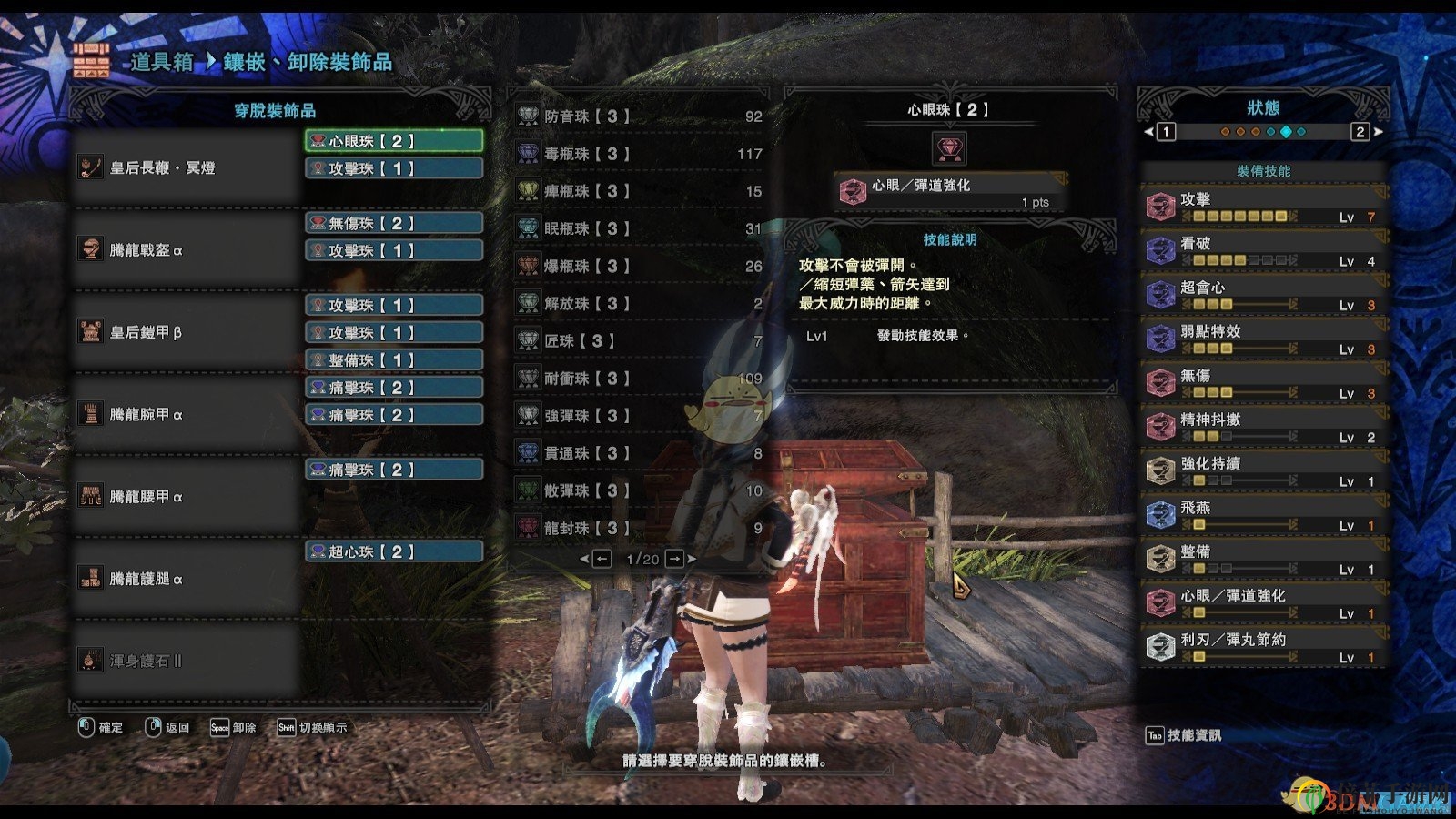This screenshot has width=1456, height=819.
Task: Pick 毒瓶珠【3】 from the decoration list
Action: [x=639, y=154]
